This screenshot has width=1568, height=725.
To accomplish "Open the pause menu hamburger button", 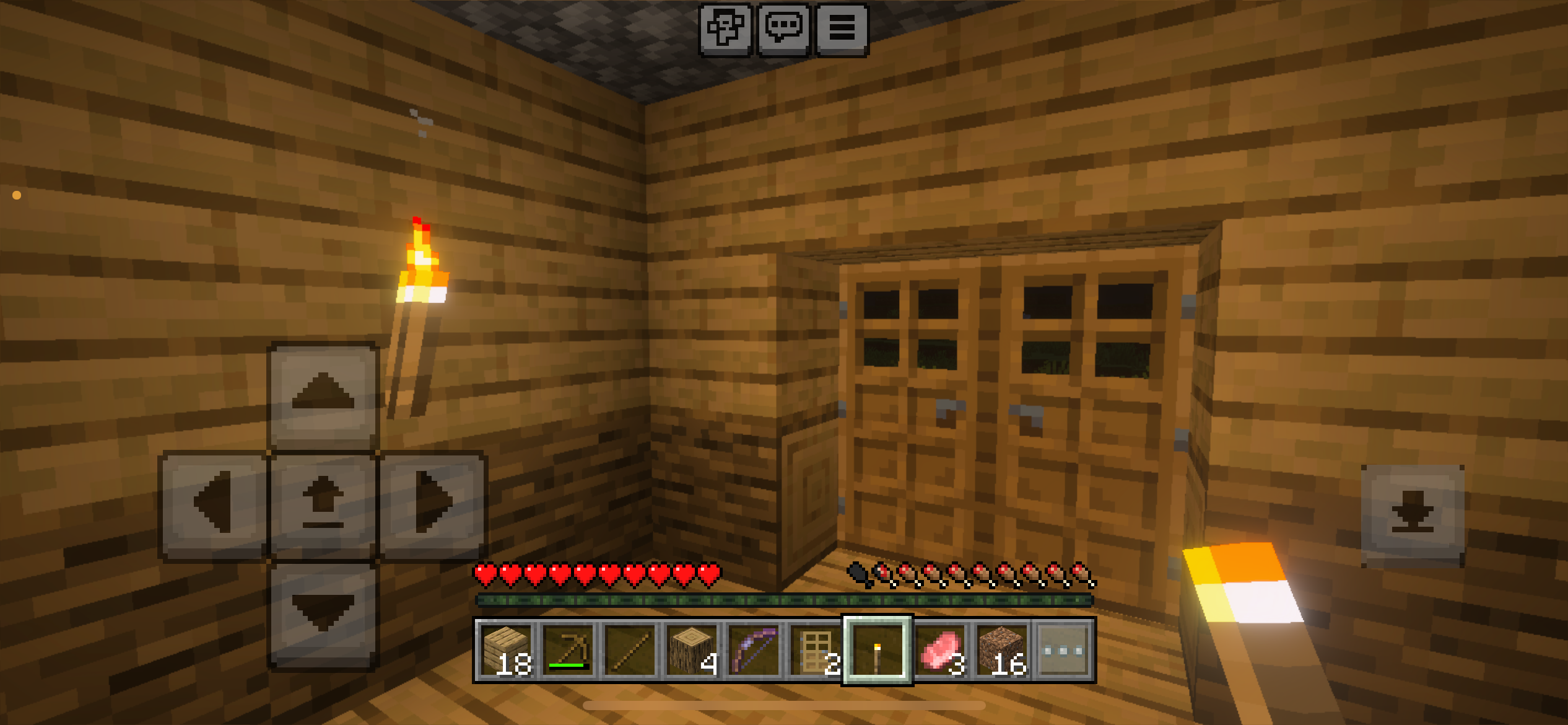I will 842,29.
